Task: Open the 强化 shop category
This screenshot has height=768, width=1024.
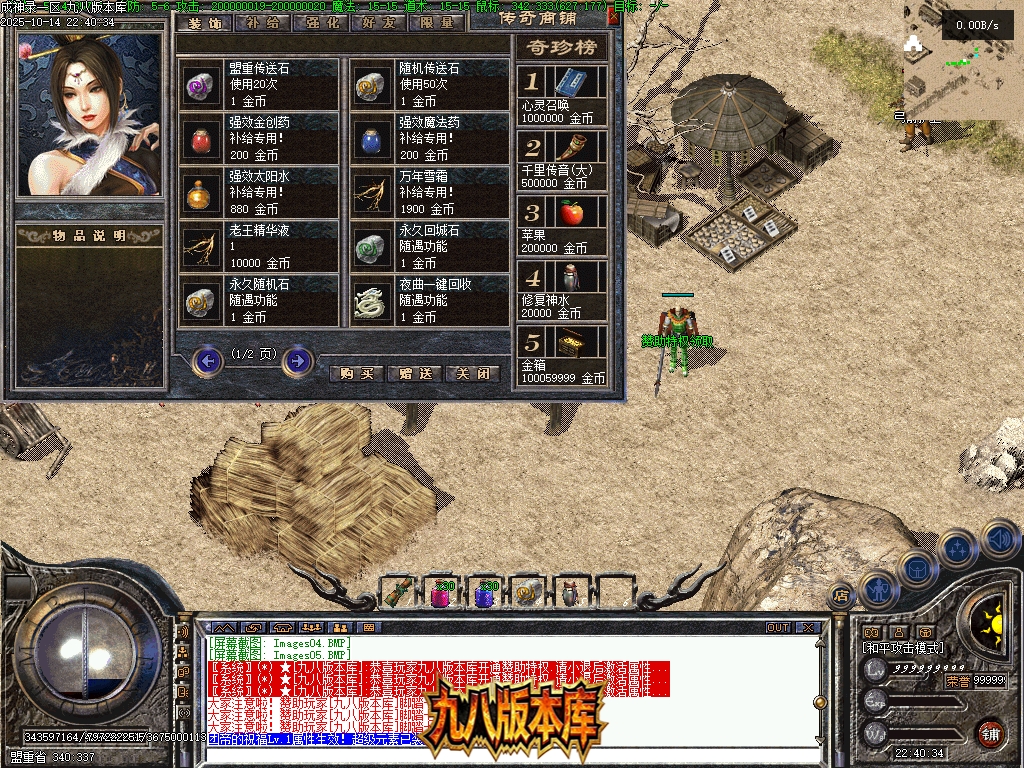Action: 320,22
